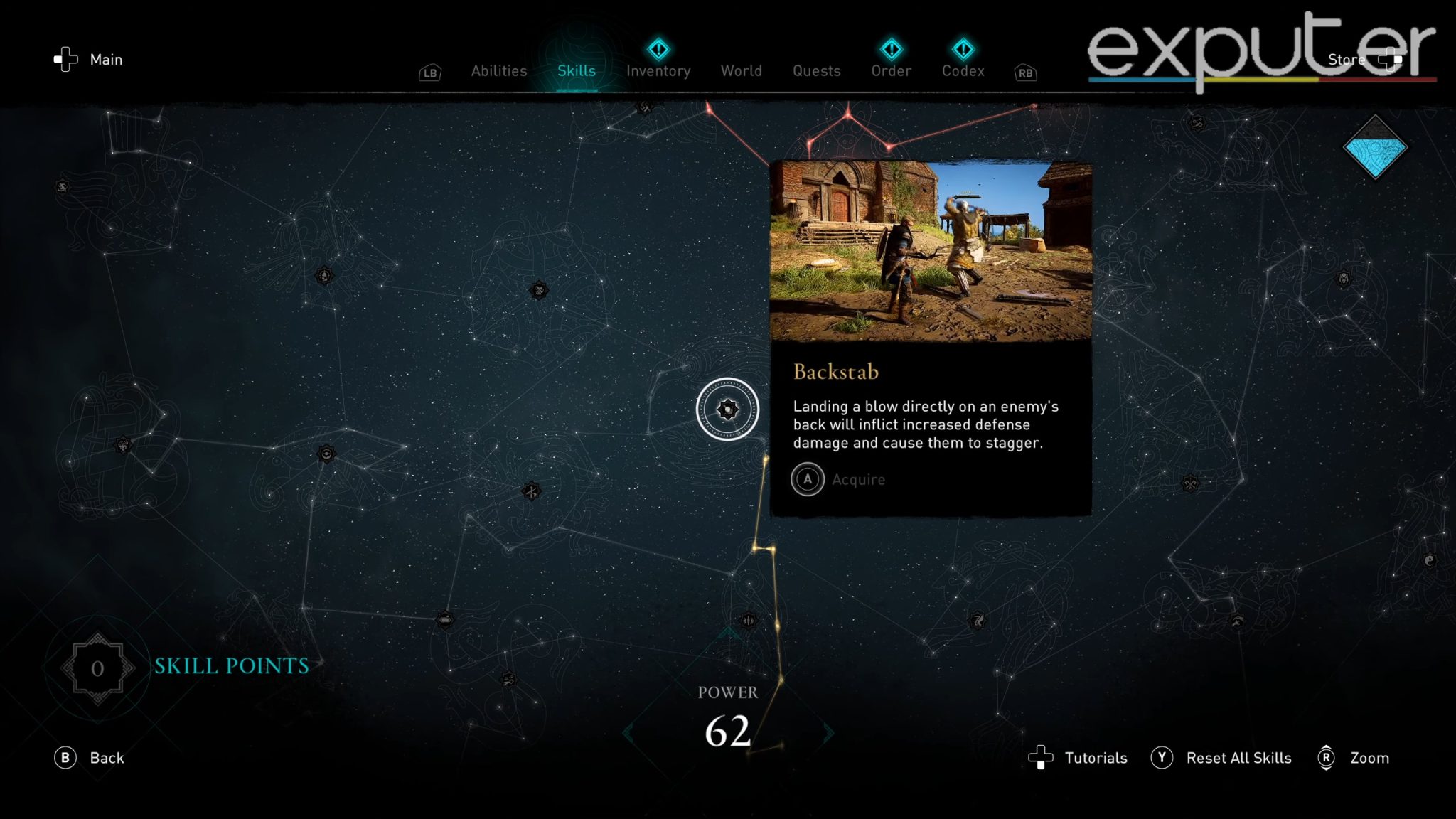1456x819 pixels.
Task: Switch to the Inventory tab
Action: pos(658,70)
